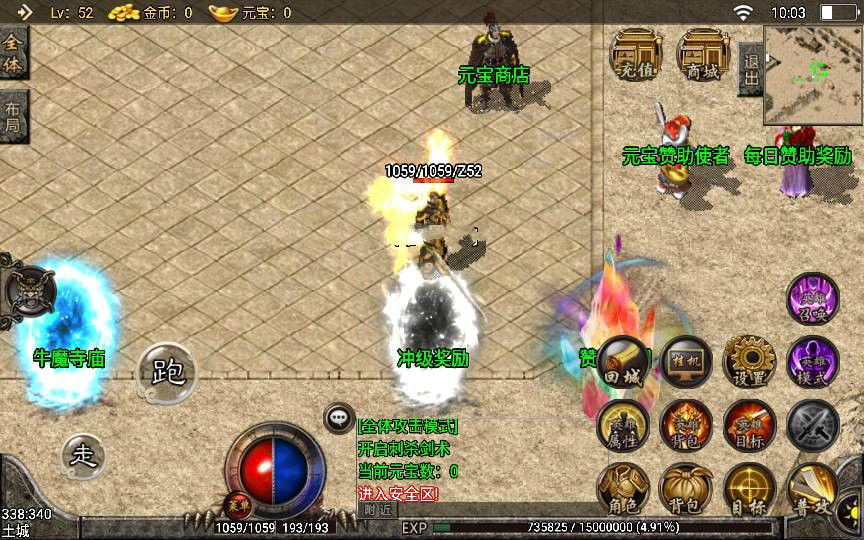This screenshot has width=864, height=540.
Task: Toggle the 走 walk button
Action: [84, 456]
